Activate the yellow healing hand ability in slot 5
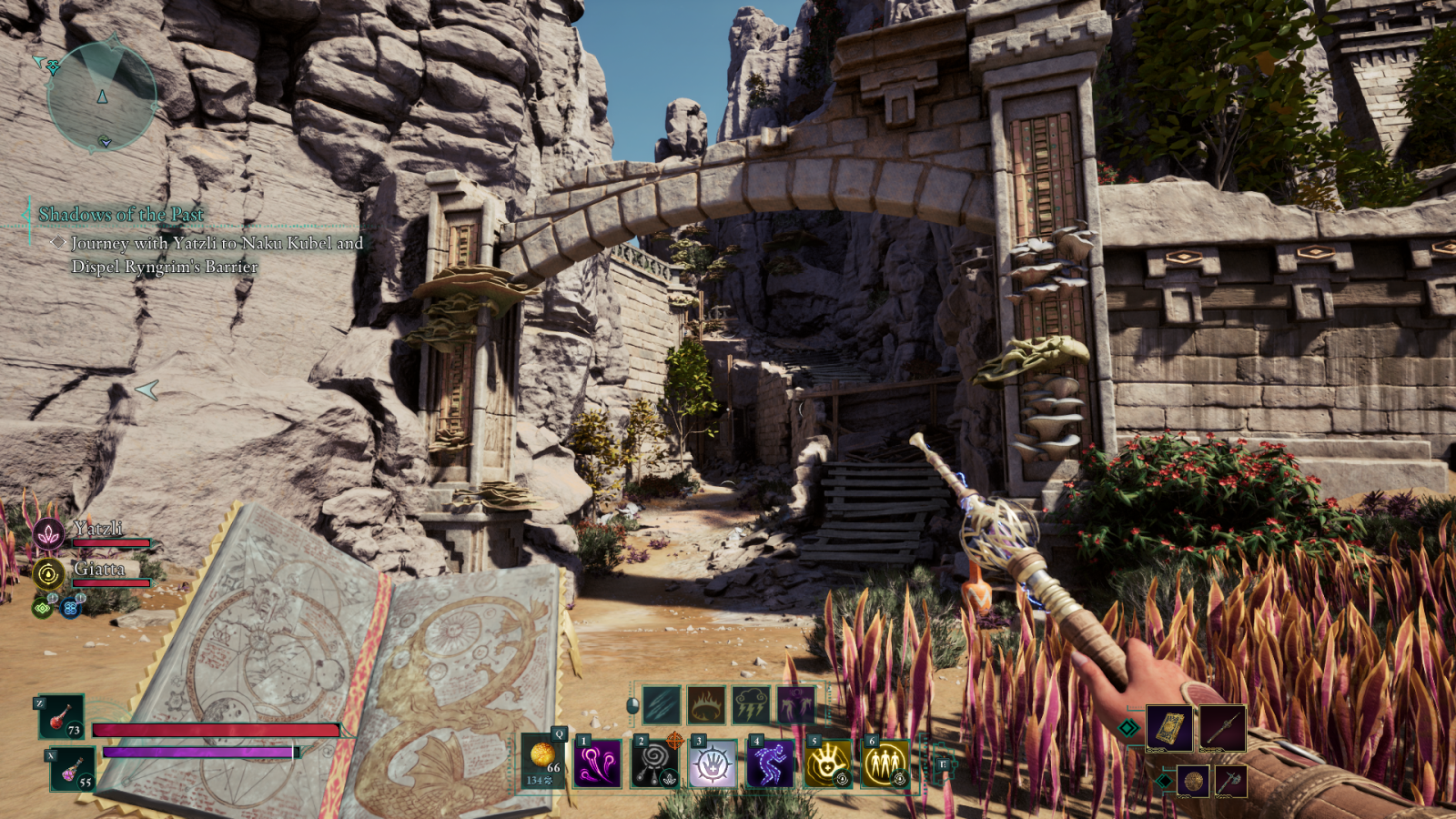Viewport: 1456px width, 819px height. 827,763
